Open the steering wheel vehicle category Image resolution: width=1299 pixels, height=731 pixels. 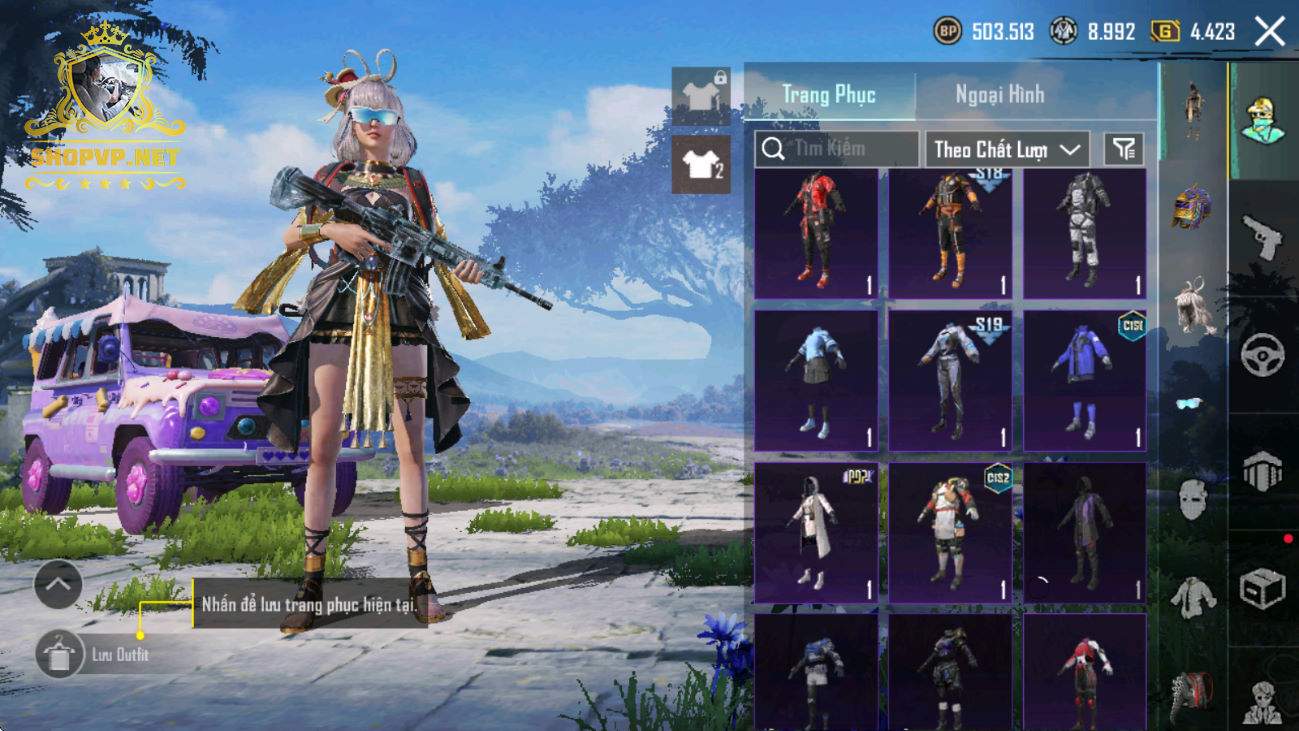click(1262, 355)
